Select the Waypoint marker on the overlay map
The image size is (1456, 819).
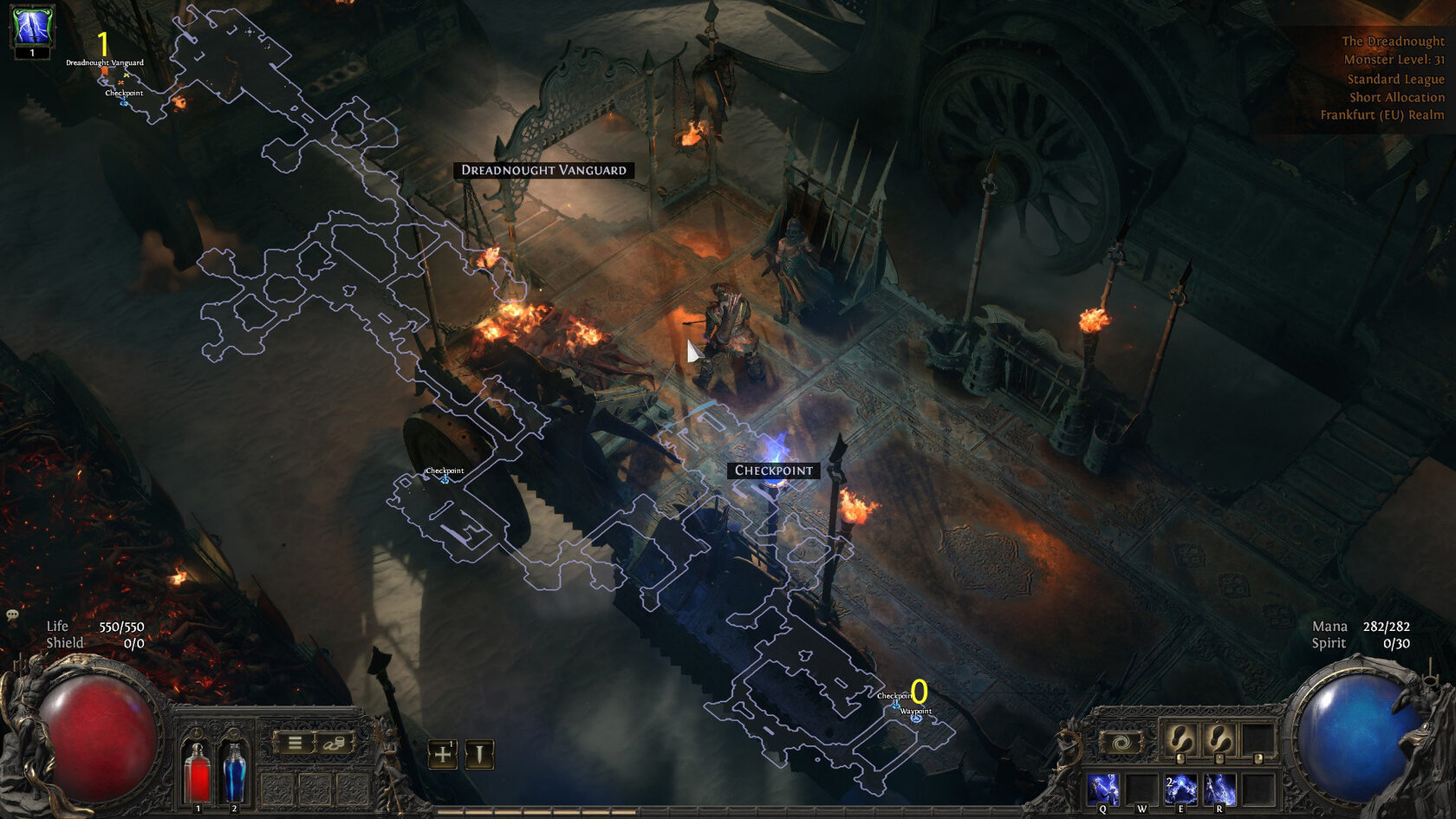point(916,718)
